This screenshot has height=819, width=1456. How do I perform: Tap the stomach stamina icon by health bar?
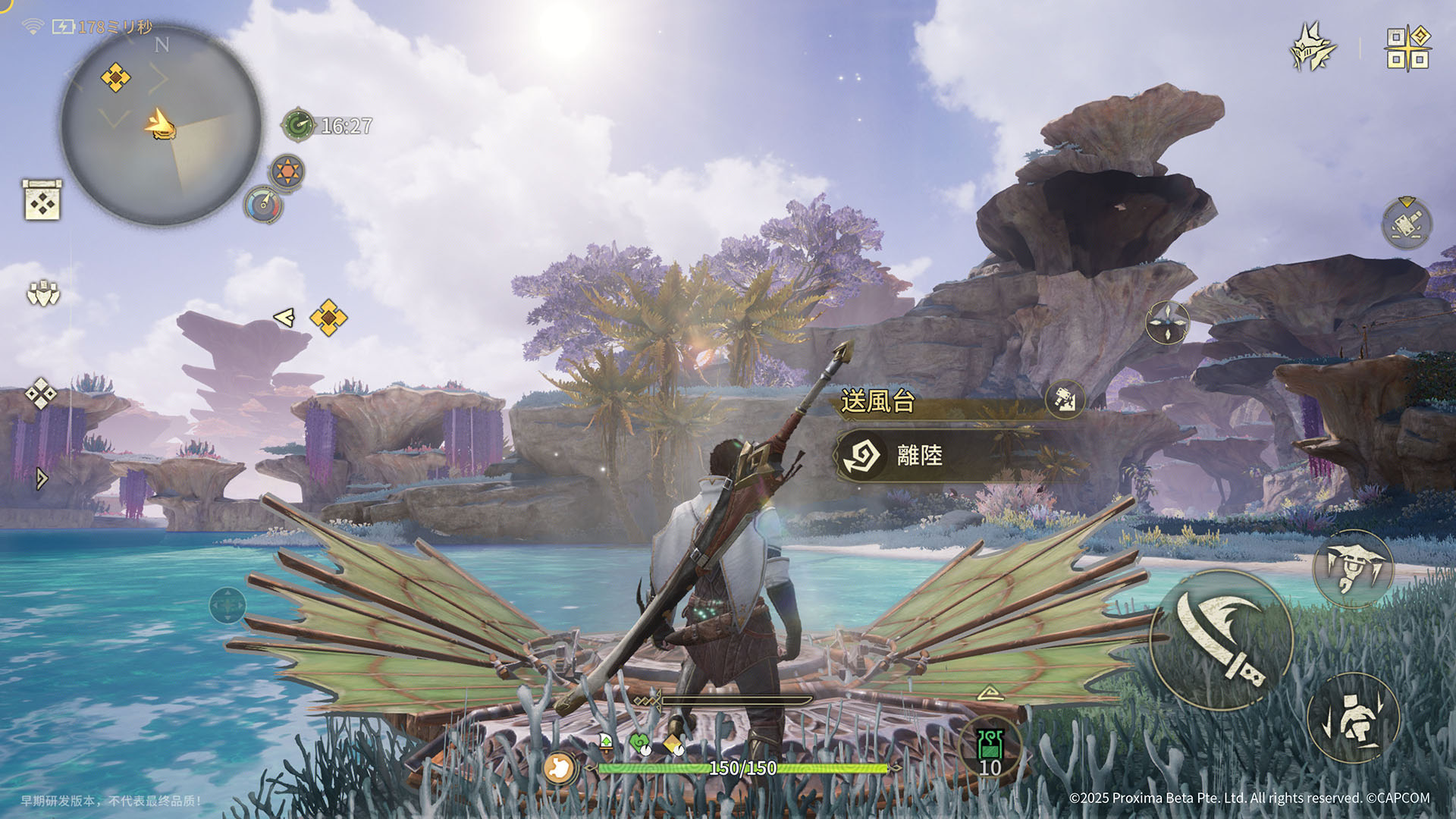pyautogui.click(x=560, y=767)
